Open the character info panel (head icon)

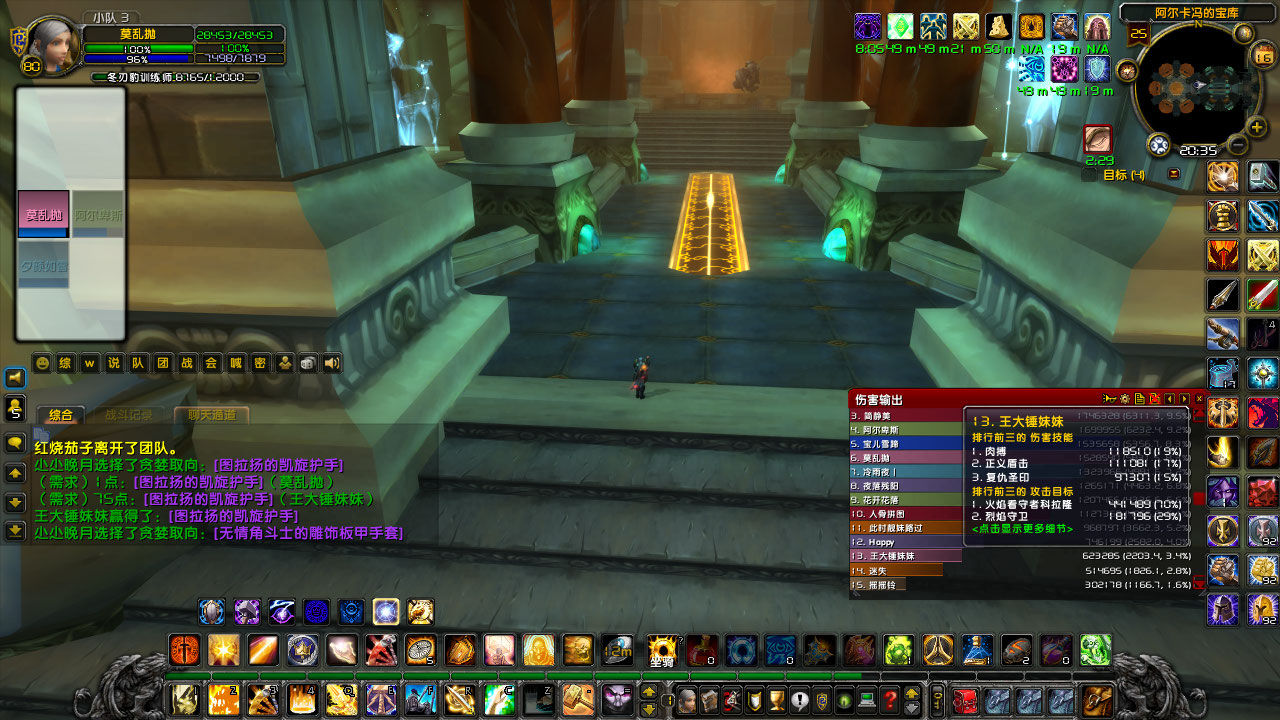(687, 699)
